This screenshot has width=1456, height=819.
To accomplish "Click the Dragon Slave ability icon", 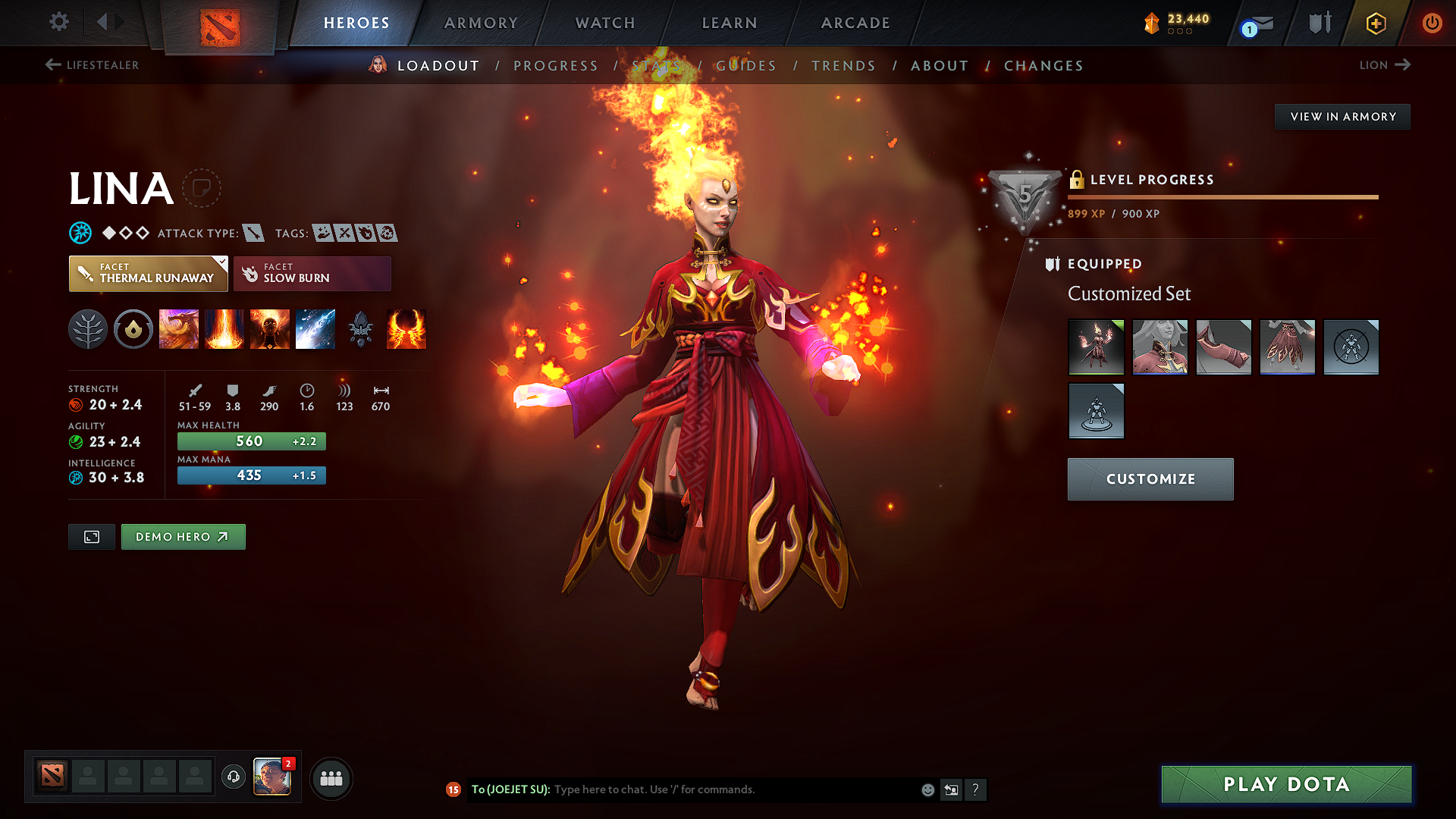I will 179,329.
